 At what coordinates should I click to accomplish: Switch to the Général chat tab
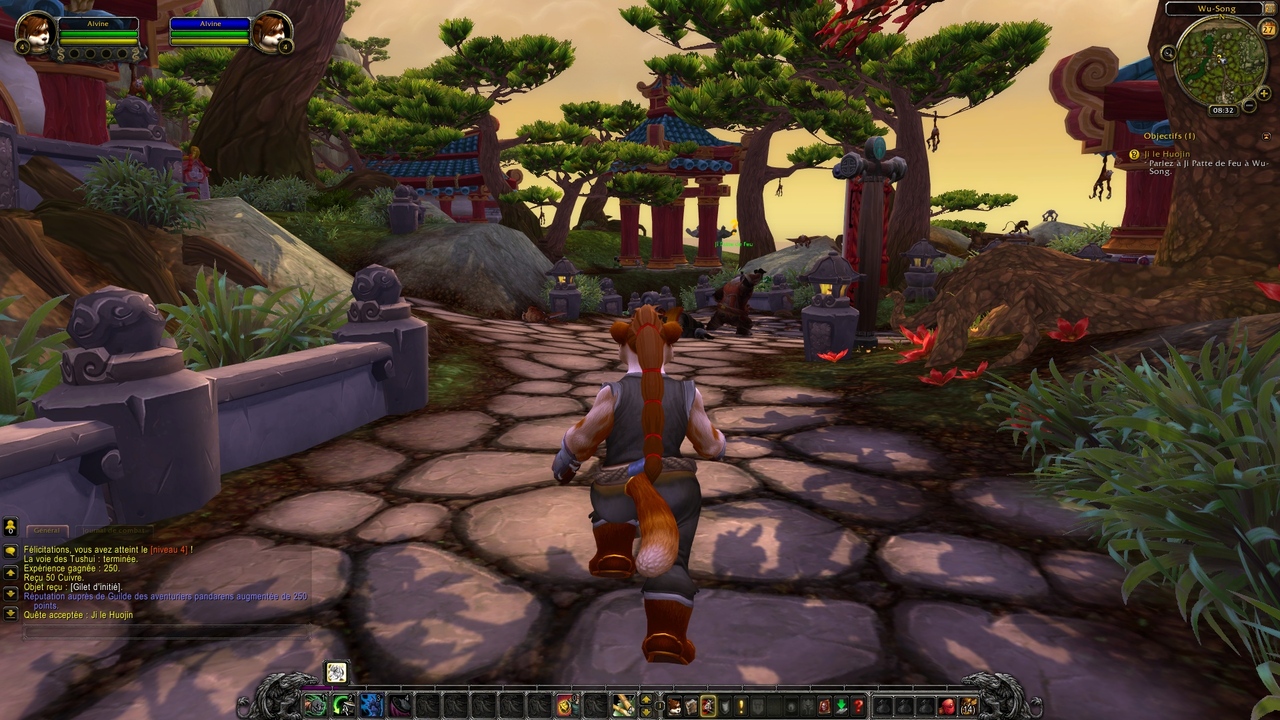point(46,530)
